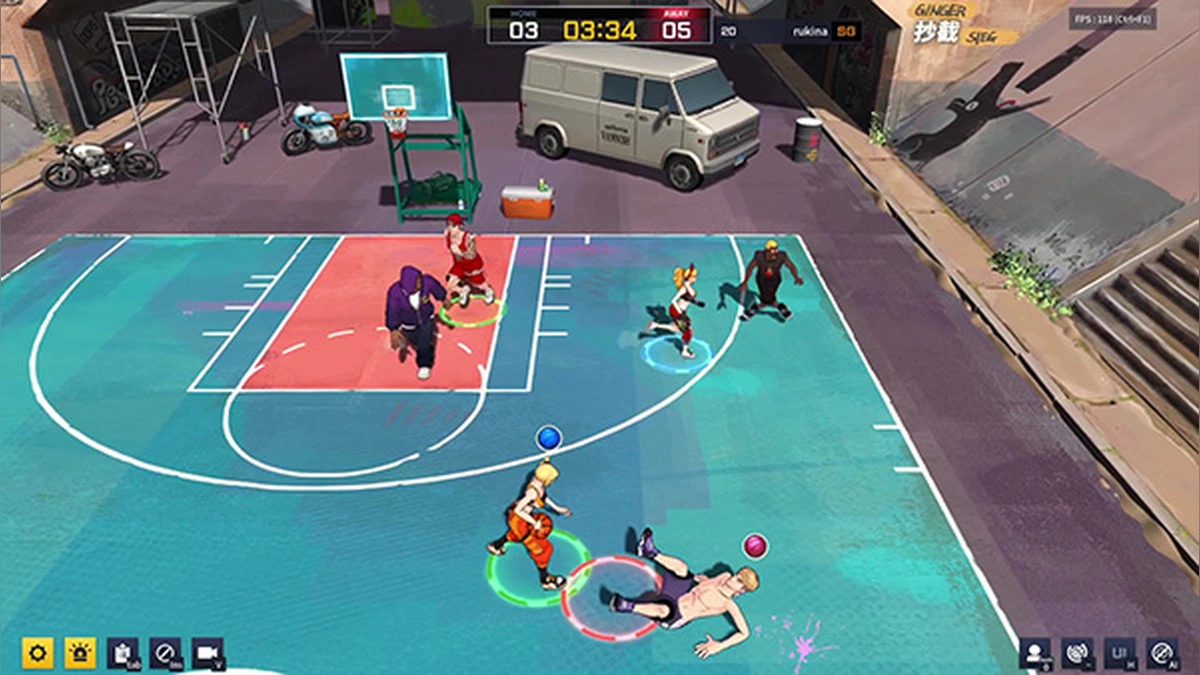The image size is (1200, 675).
Task: Toggle the video camera button
Action: pyautogui.click(x=208, y=653)
